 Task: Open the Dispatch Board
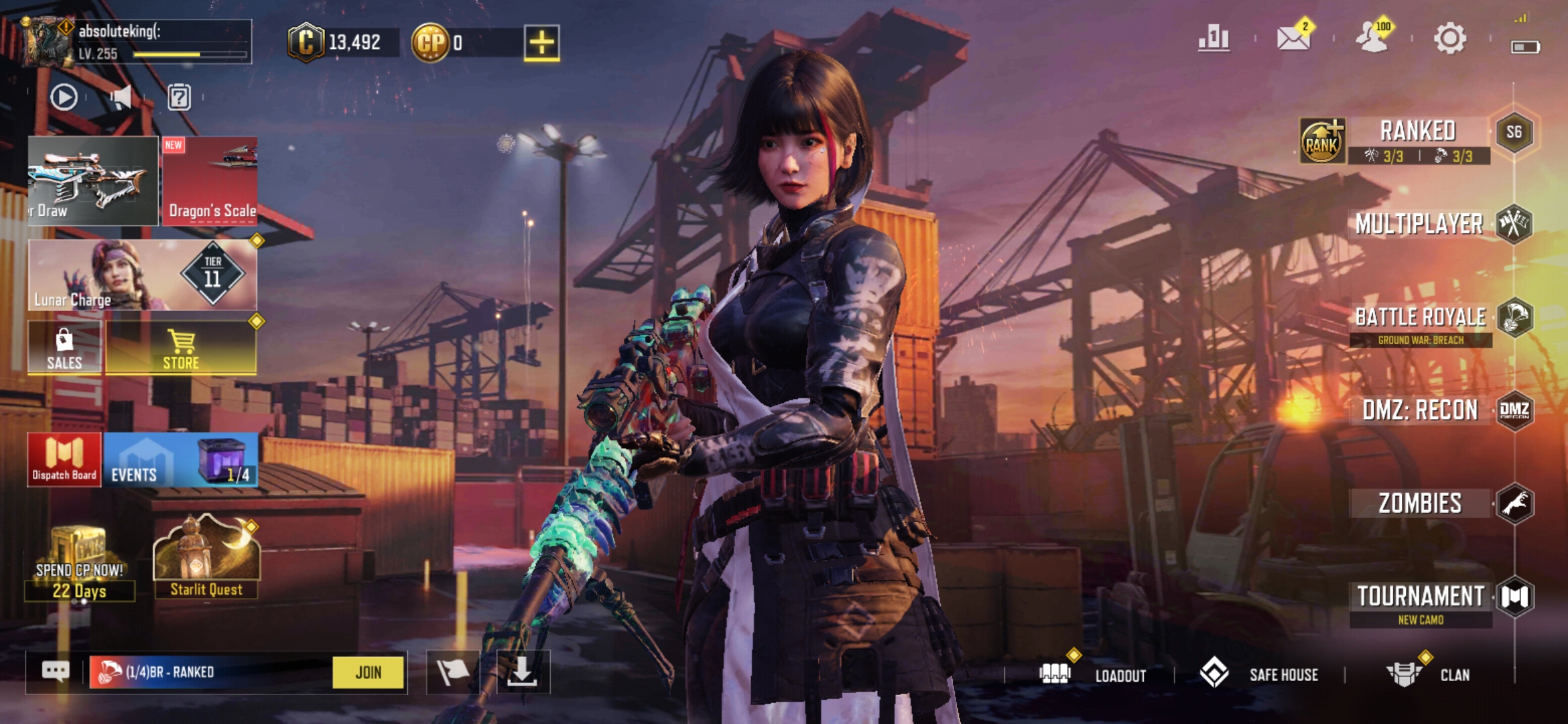coord(64,460)
